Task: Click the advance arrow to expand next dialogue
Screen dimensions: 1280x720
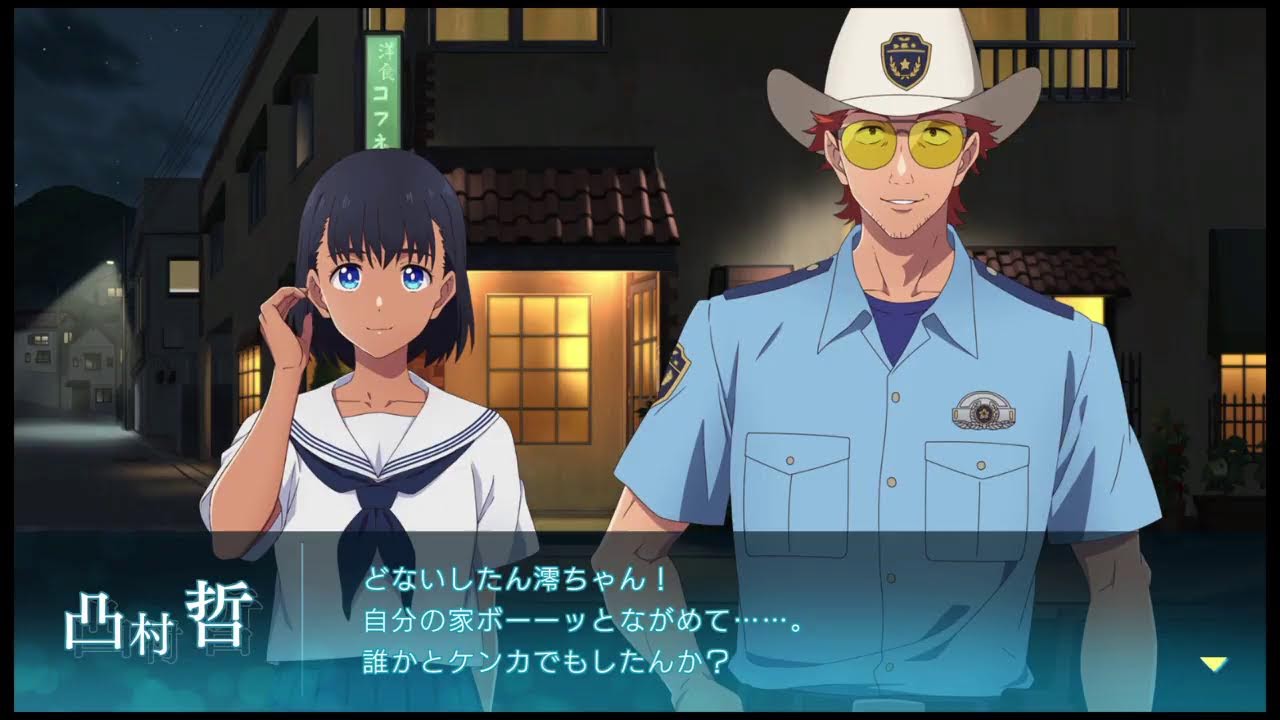Action: pyautogui.click(x=1213, y=661)
